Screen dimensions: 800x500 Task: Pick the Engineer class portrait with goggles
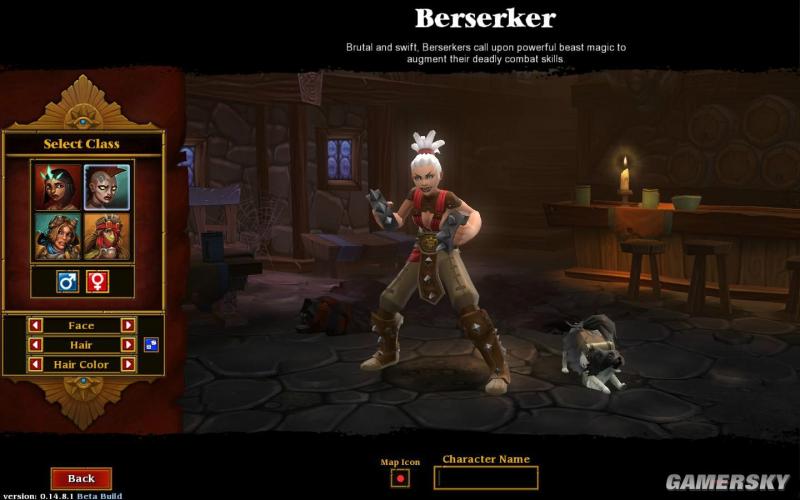pos(58,237)
